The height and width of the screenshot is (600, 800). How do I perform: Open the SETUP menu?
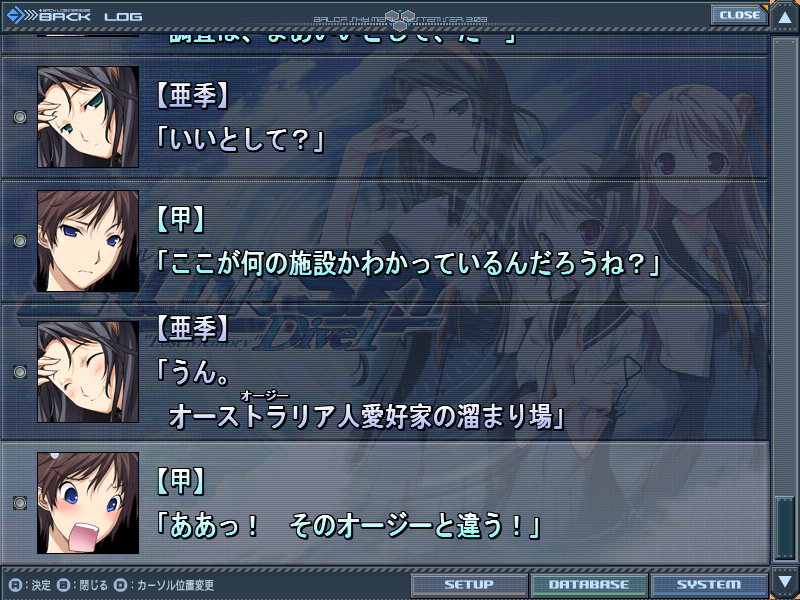[469, 585]
